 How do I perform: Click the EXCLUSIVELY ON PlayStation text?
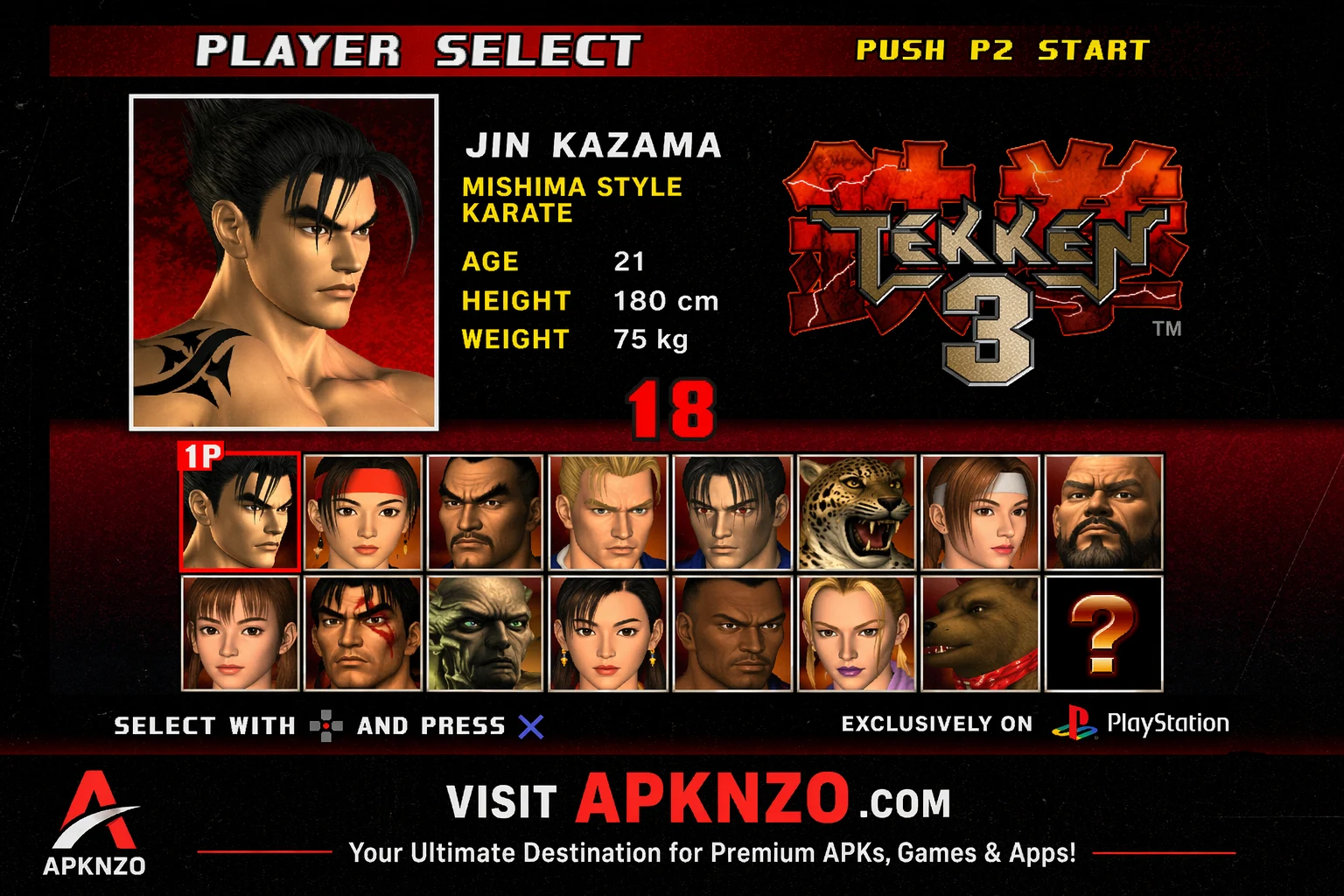937,724
